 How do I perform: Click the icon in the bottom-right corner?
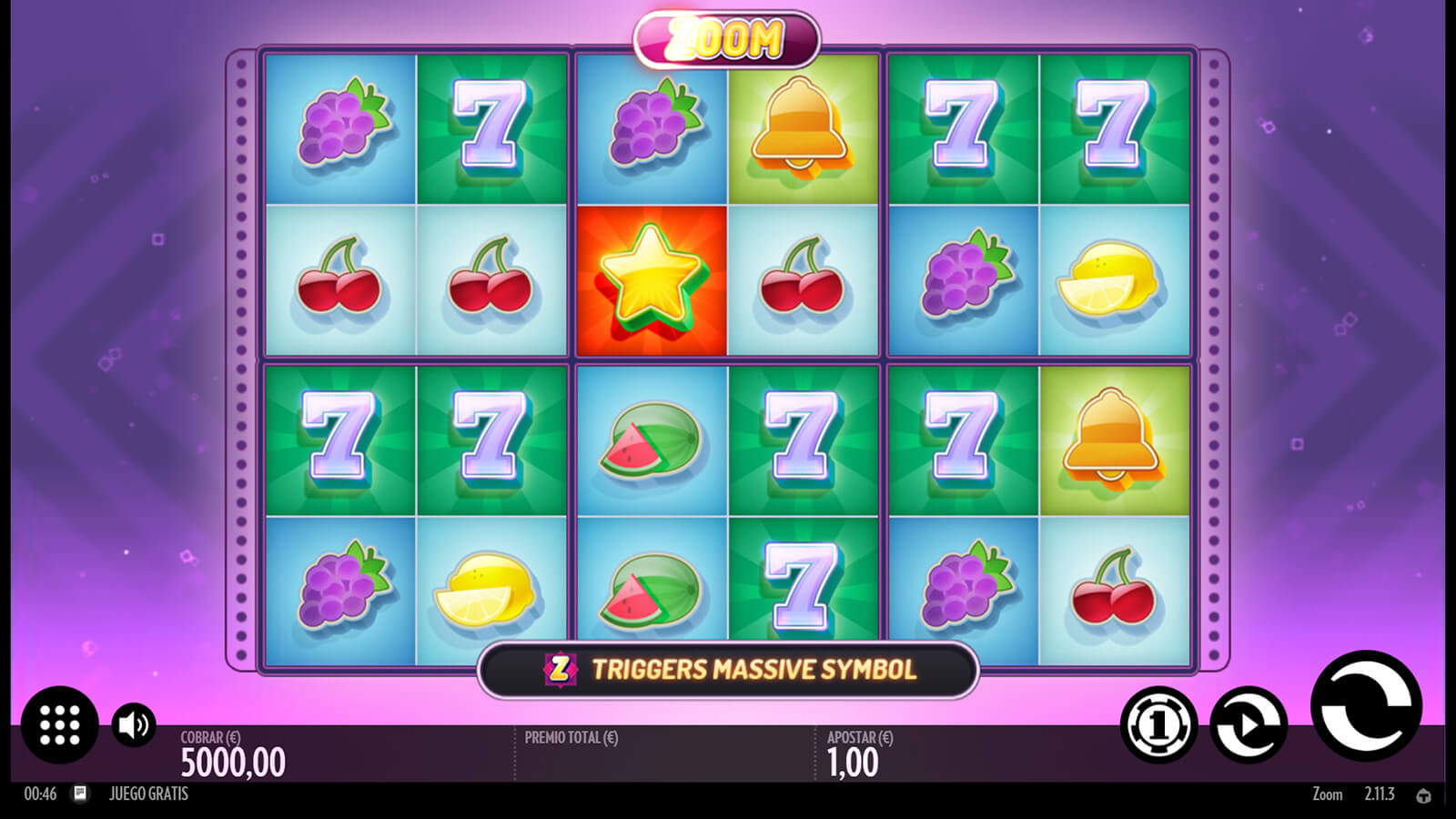click(x=1423, y=795)
